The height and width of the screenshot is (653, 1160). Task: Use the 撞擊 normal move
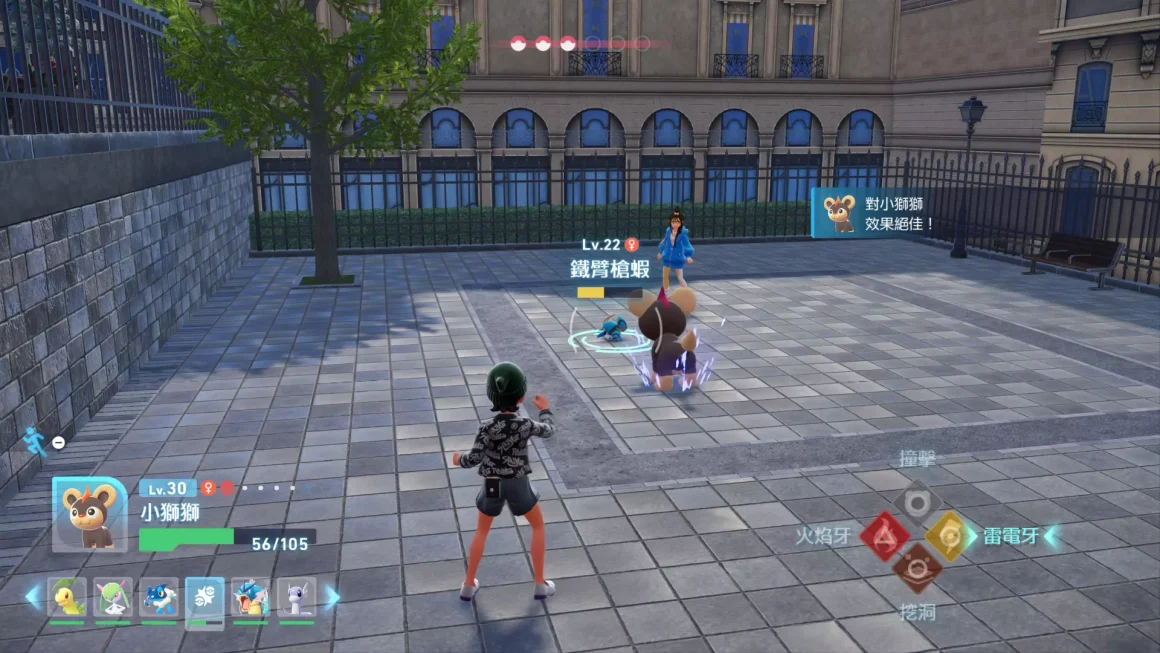pos(916,502)
